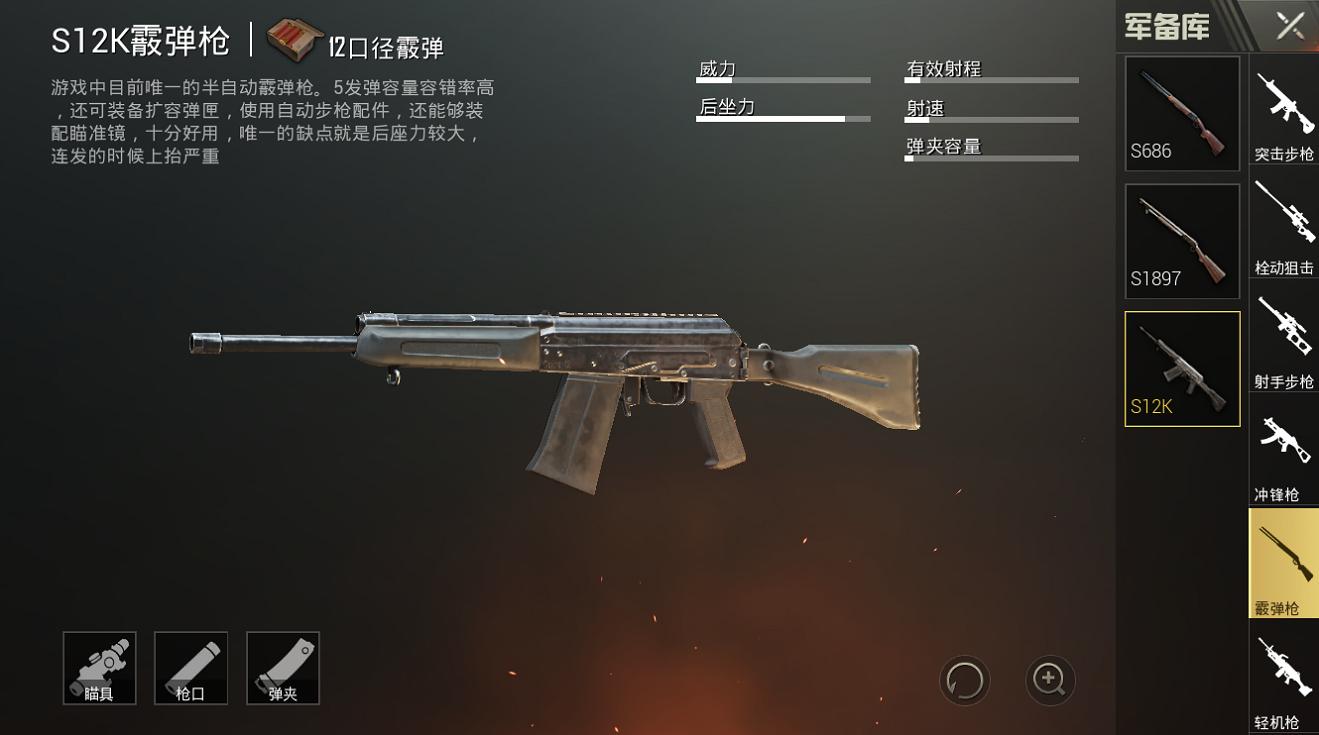This screenshot has height=735, width=1319.
Task: Select the S686 shotgun thumbnail
Action: pos(1182,113)
